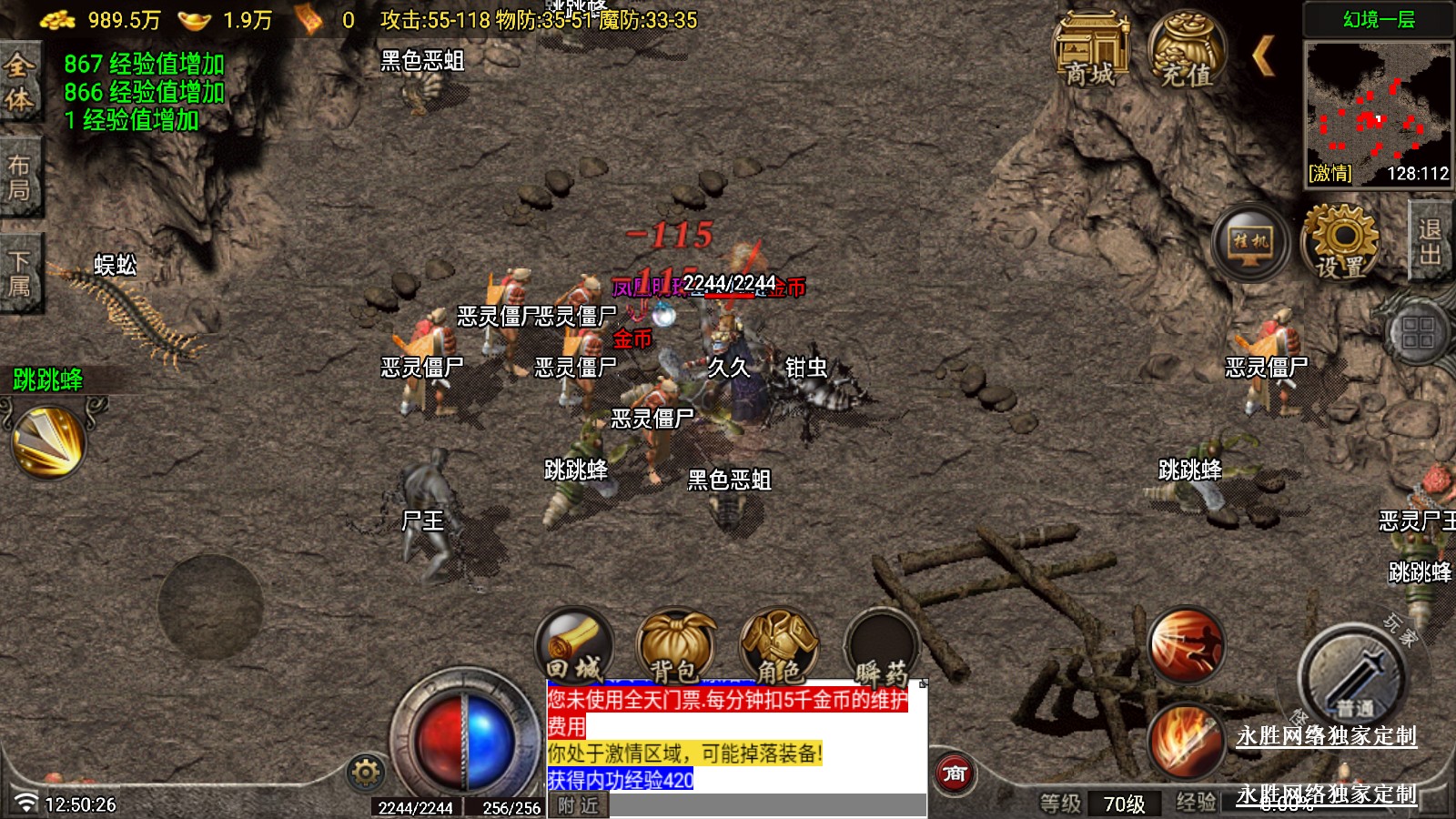Open the four-square grid menu button

click(1417, 332)
